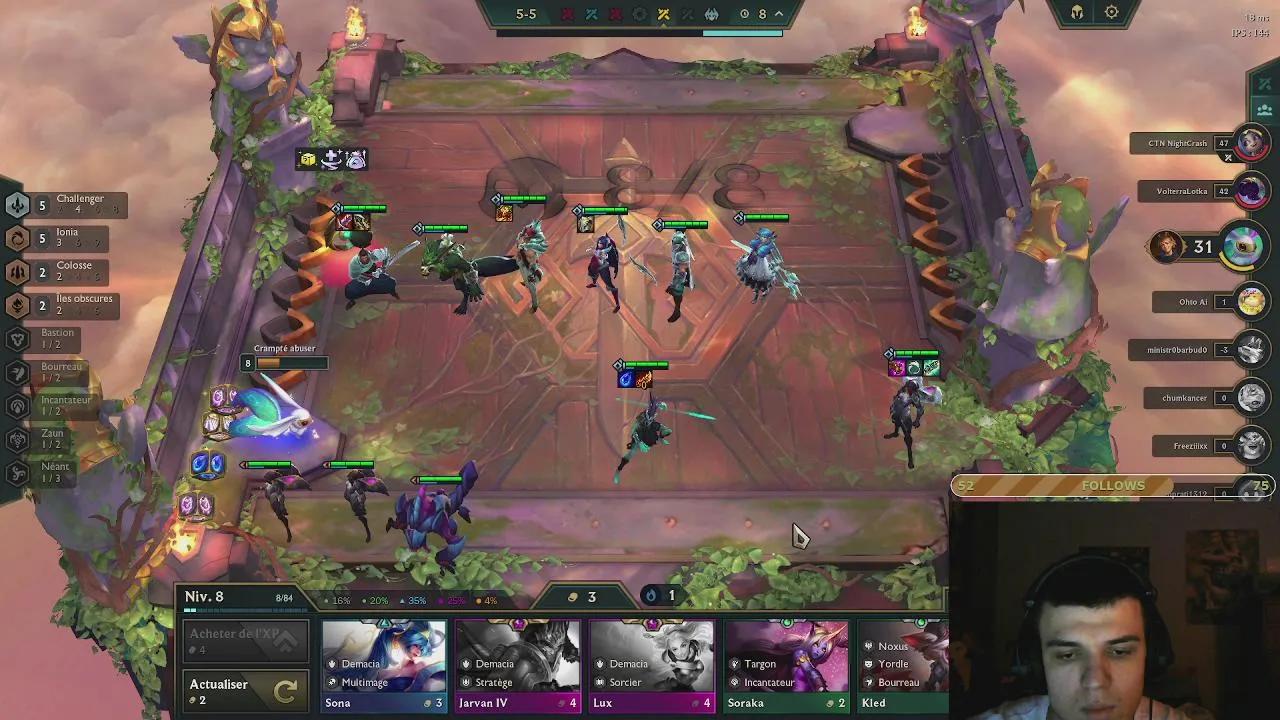This screenshot has width=1280, height=720.
Task: Click the Actualiser shop refresh button
Action: [x=244, y=691]
